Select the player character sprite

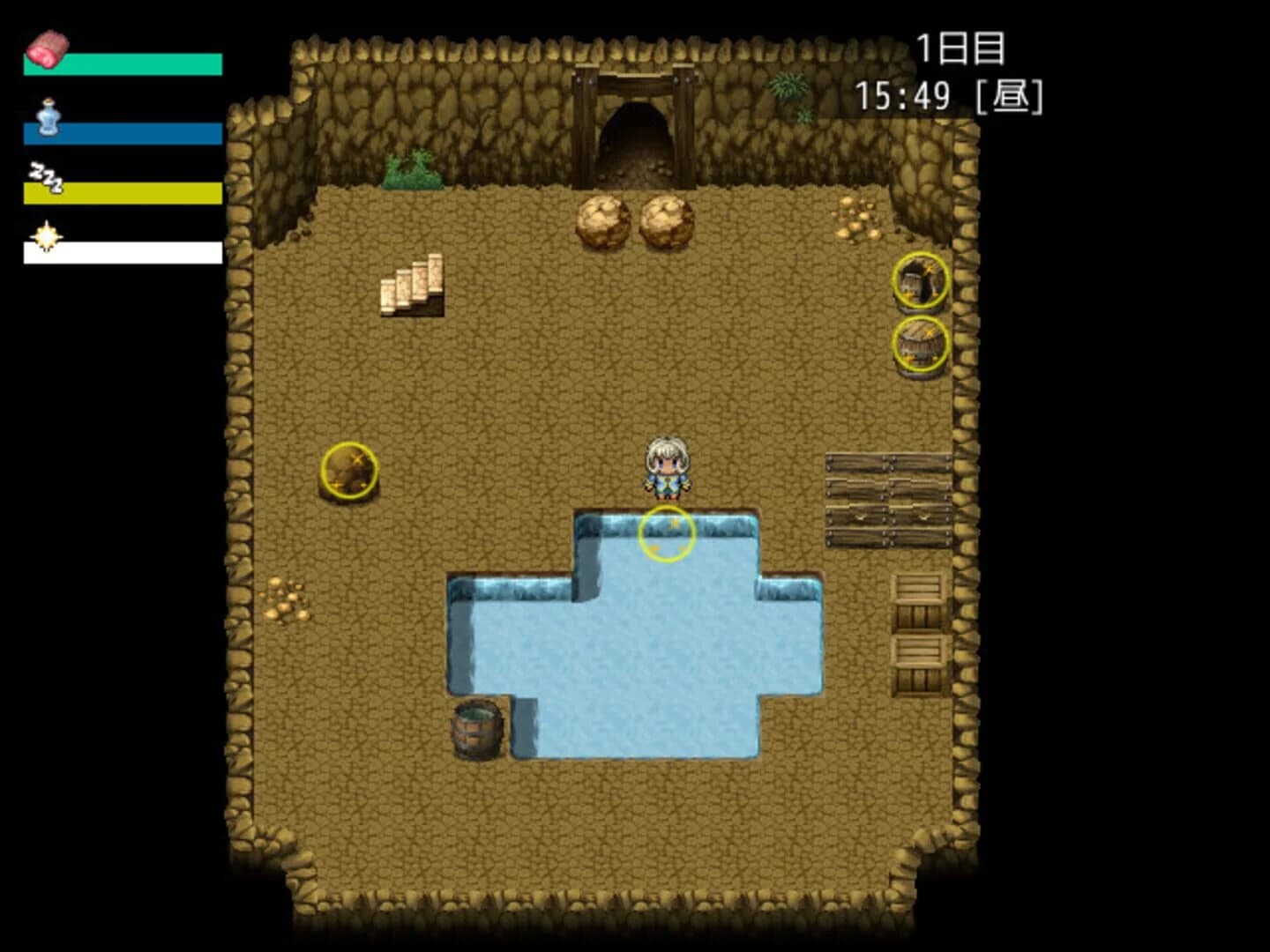click(x=666, y=467)
